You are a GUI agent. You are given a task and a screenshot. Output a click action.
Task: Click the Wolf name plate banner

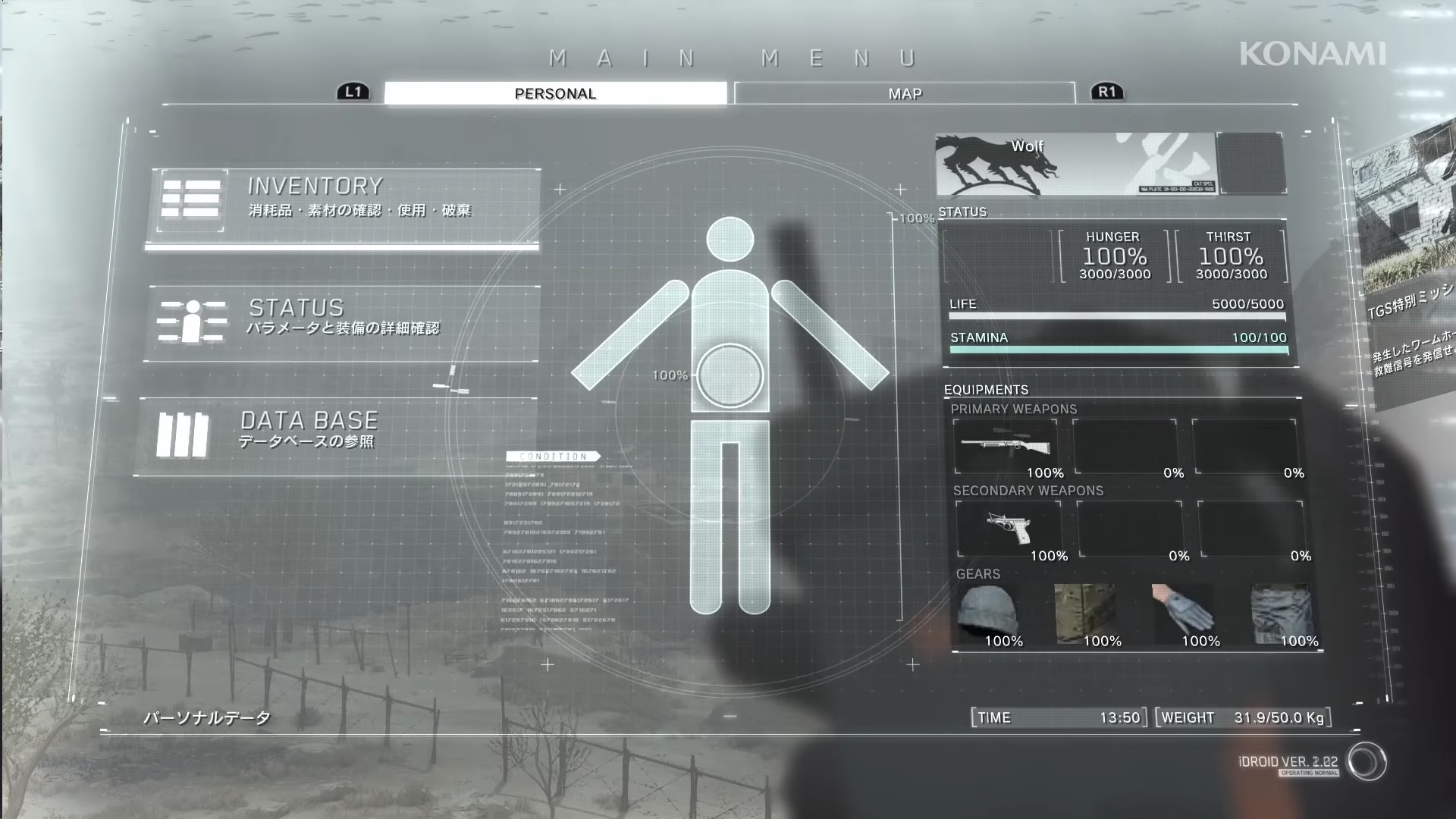click(x=1075, y=165)
